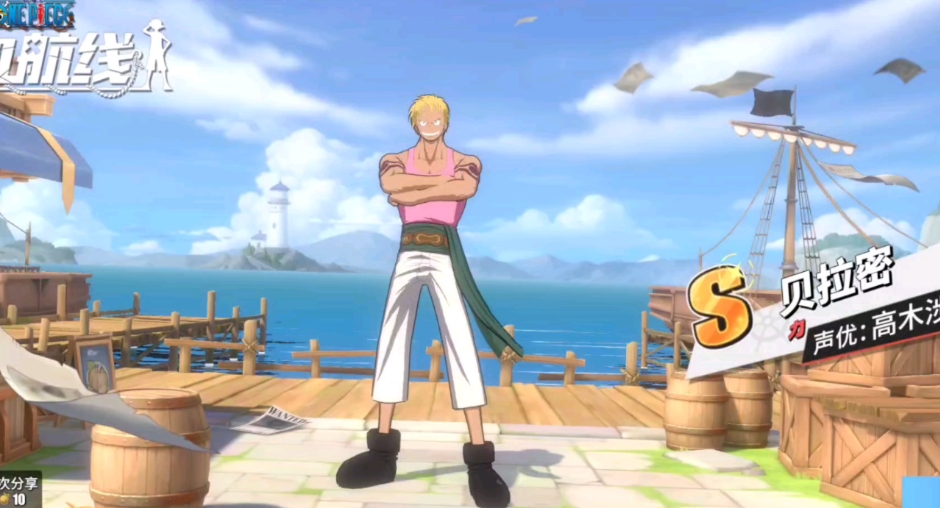Tap the share reward button with coin
The image size is (940, 508).
(18, 490)
